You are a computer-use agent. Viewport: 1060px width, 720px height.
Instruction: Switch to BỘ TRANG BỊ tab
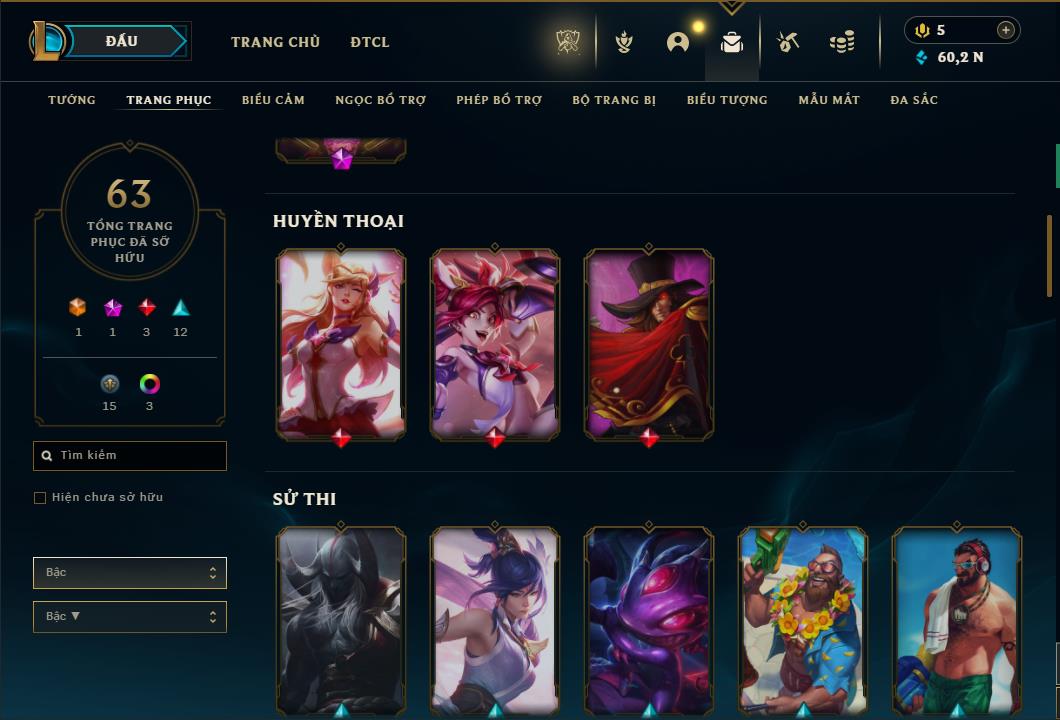coord(614,100)
